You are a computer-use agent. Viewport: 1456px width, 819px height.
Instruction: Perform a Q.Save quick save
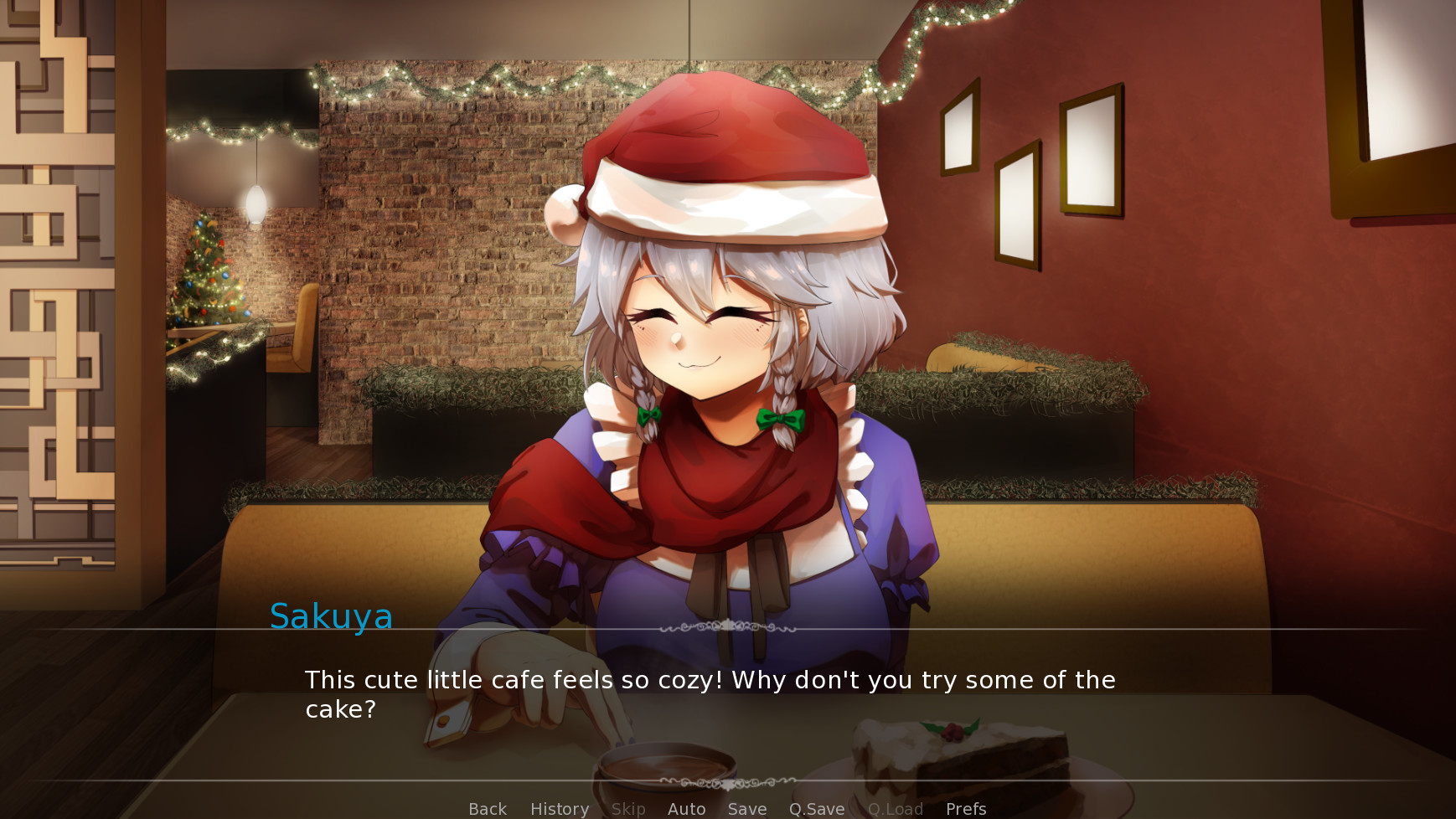pyautogui.click(x=817, y=809)
